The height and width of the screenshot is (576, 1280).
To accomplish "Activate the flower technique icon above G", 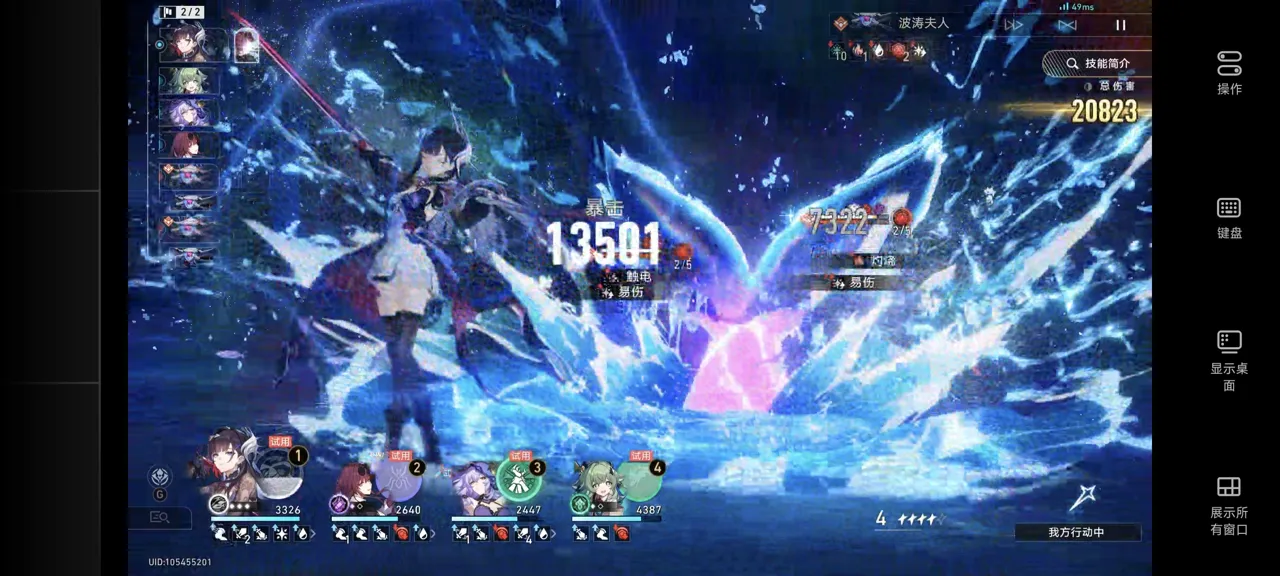I will pyautogui.click(x=160, y=477).
